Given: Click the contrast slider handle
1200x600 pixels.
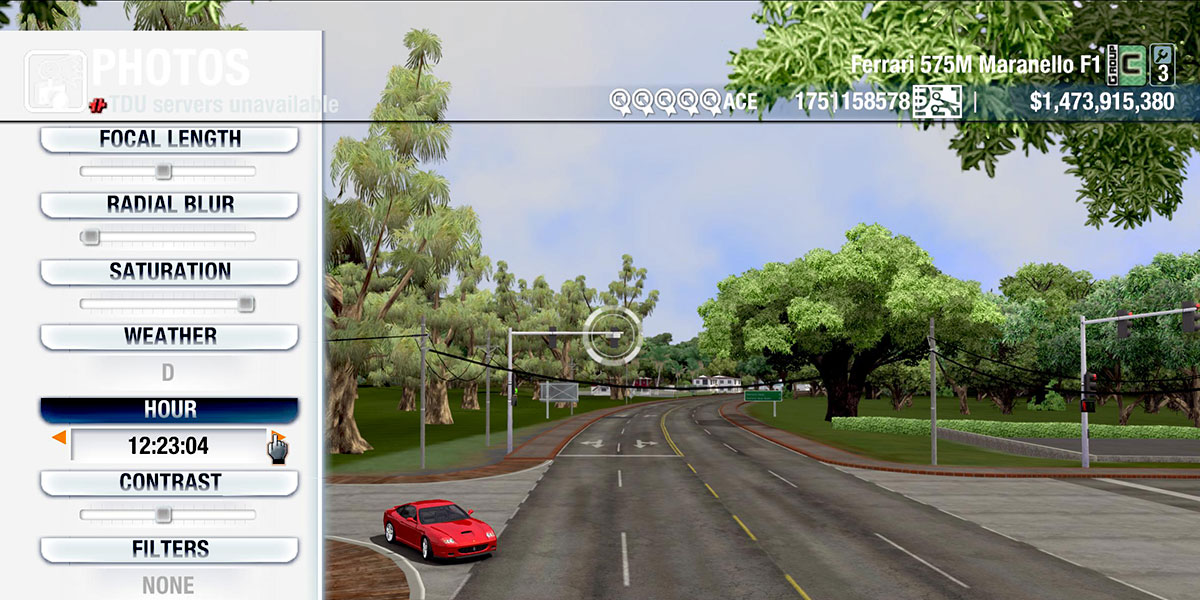Looking at the screenshot, I should (x=163, y=514).
